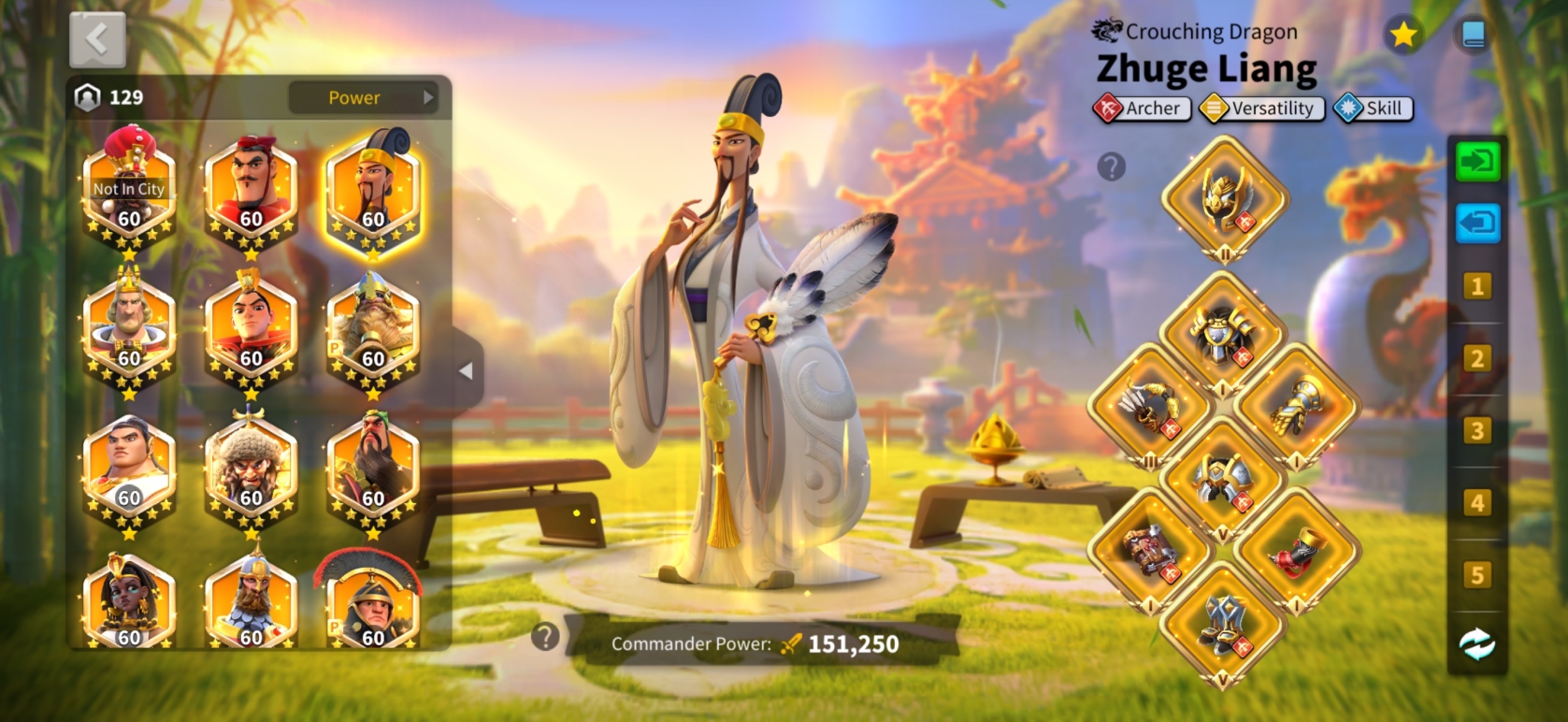Switch to equipment preset 1

point(1477,286)
